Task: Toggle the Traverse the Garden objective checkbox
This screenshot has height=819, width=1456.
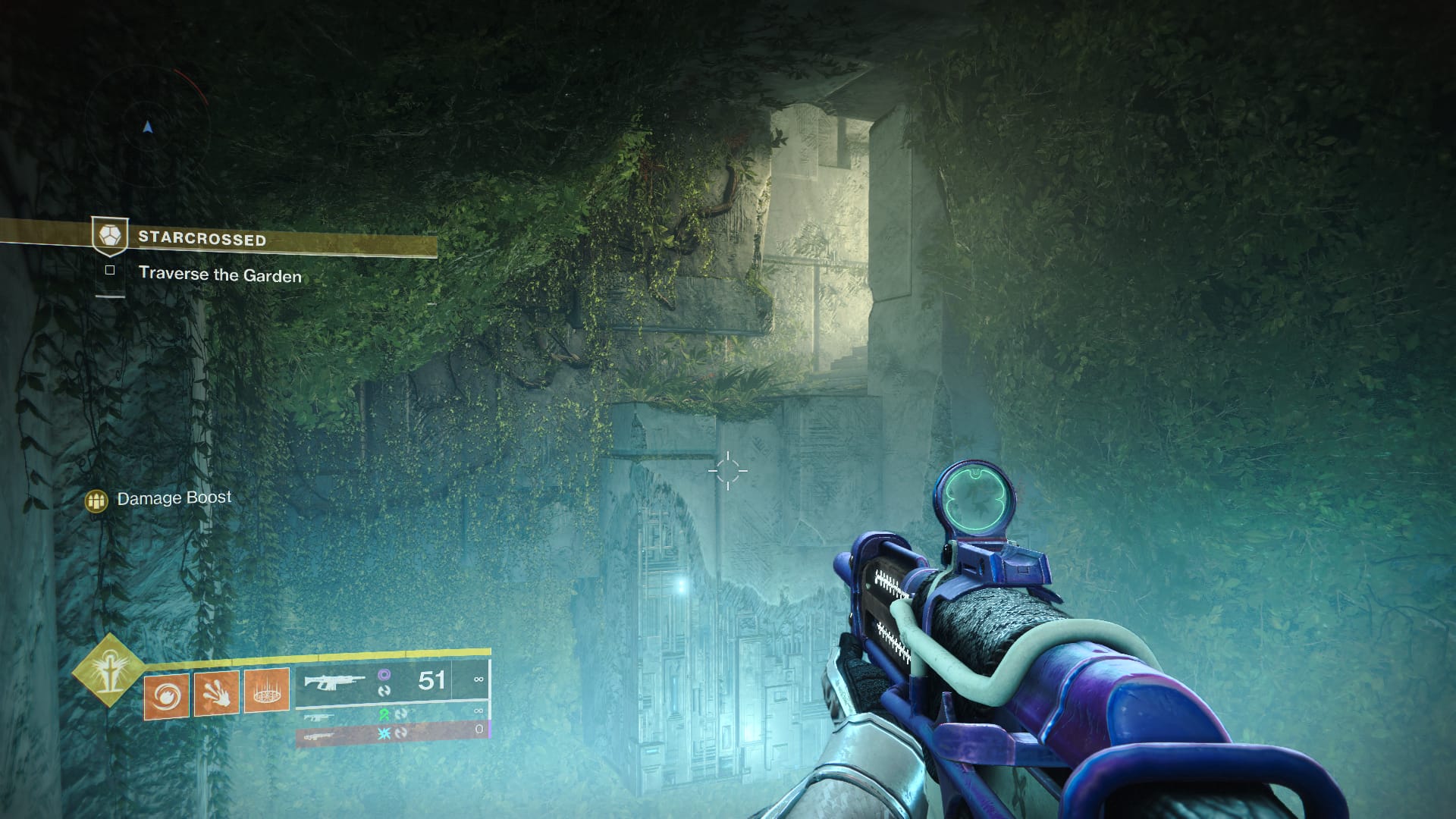Action: pyautogui.click(x=110, y=270)
